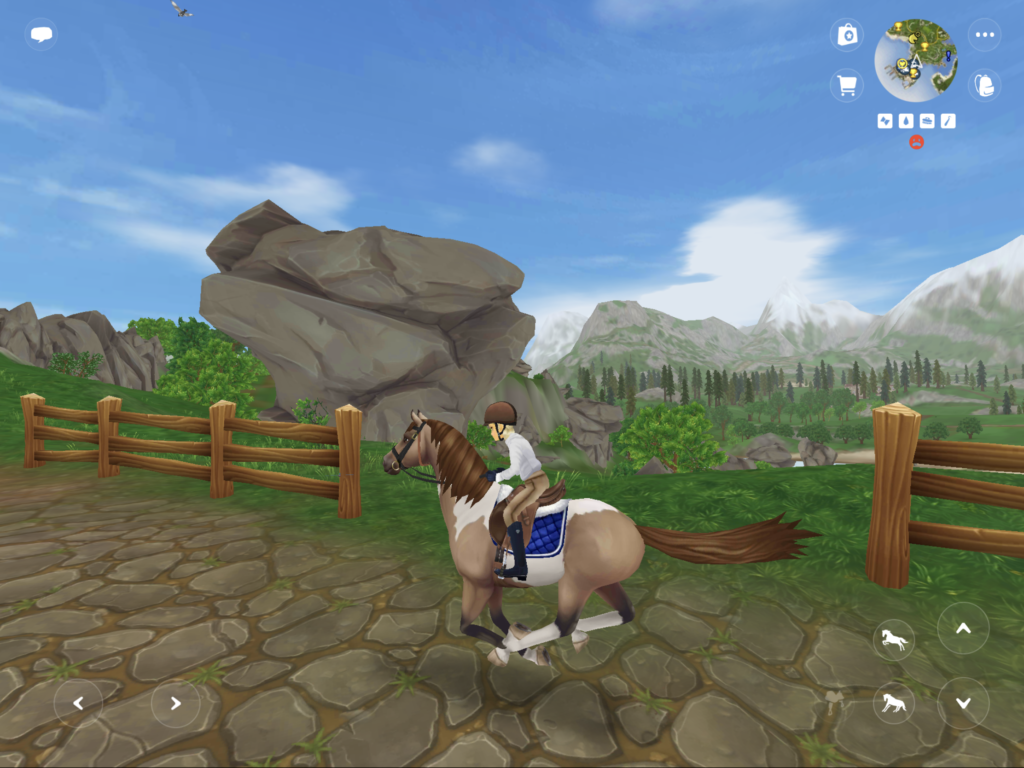Open the shopping cart shop
The width and height of the screenshot is (1024, 768).
847,85
